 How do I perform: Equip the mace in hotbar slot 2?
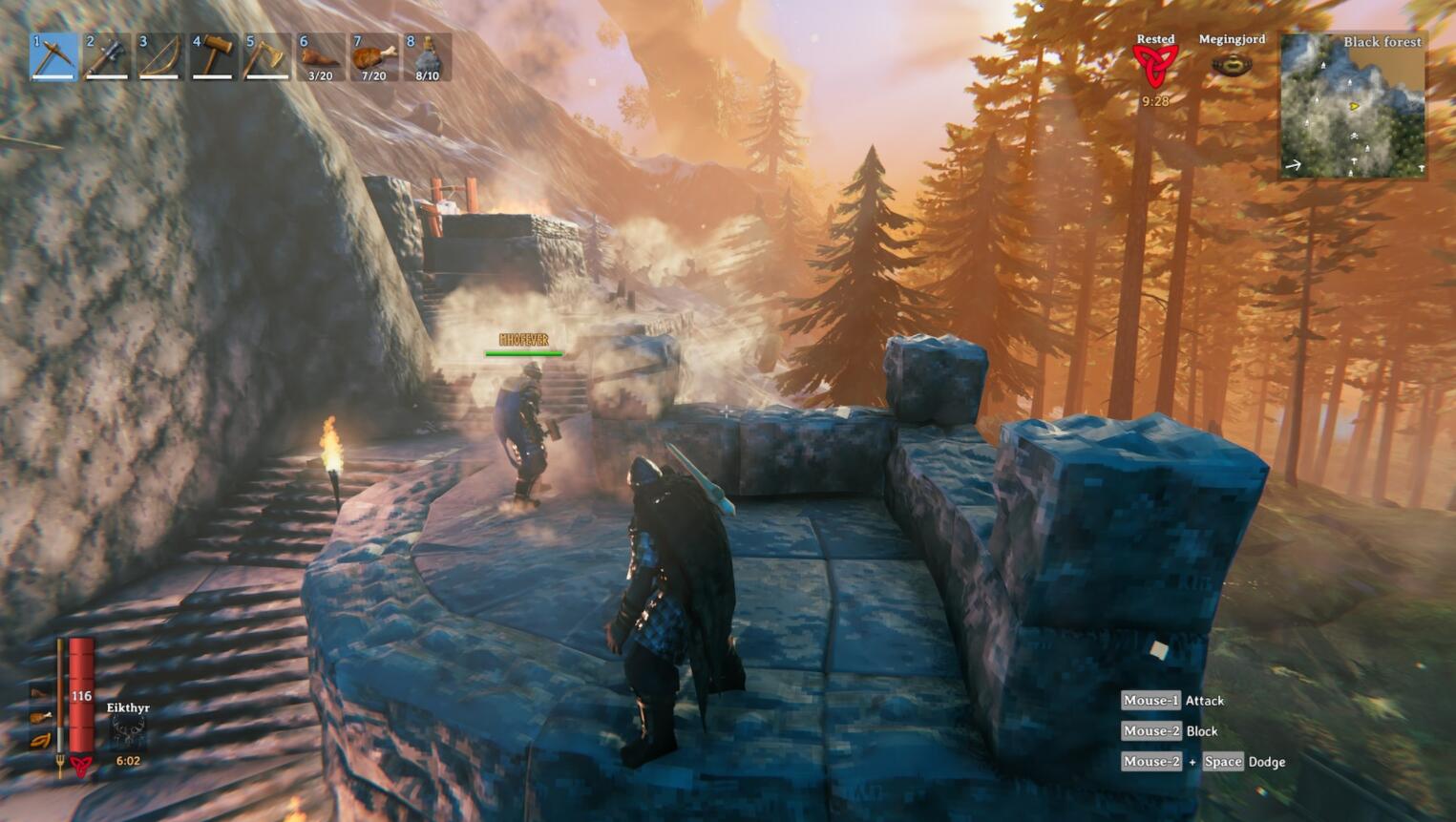coord(107,57)
